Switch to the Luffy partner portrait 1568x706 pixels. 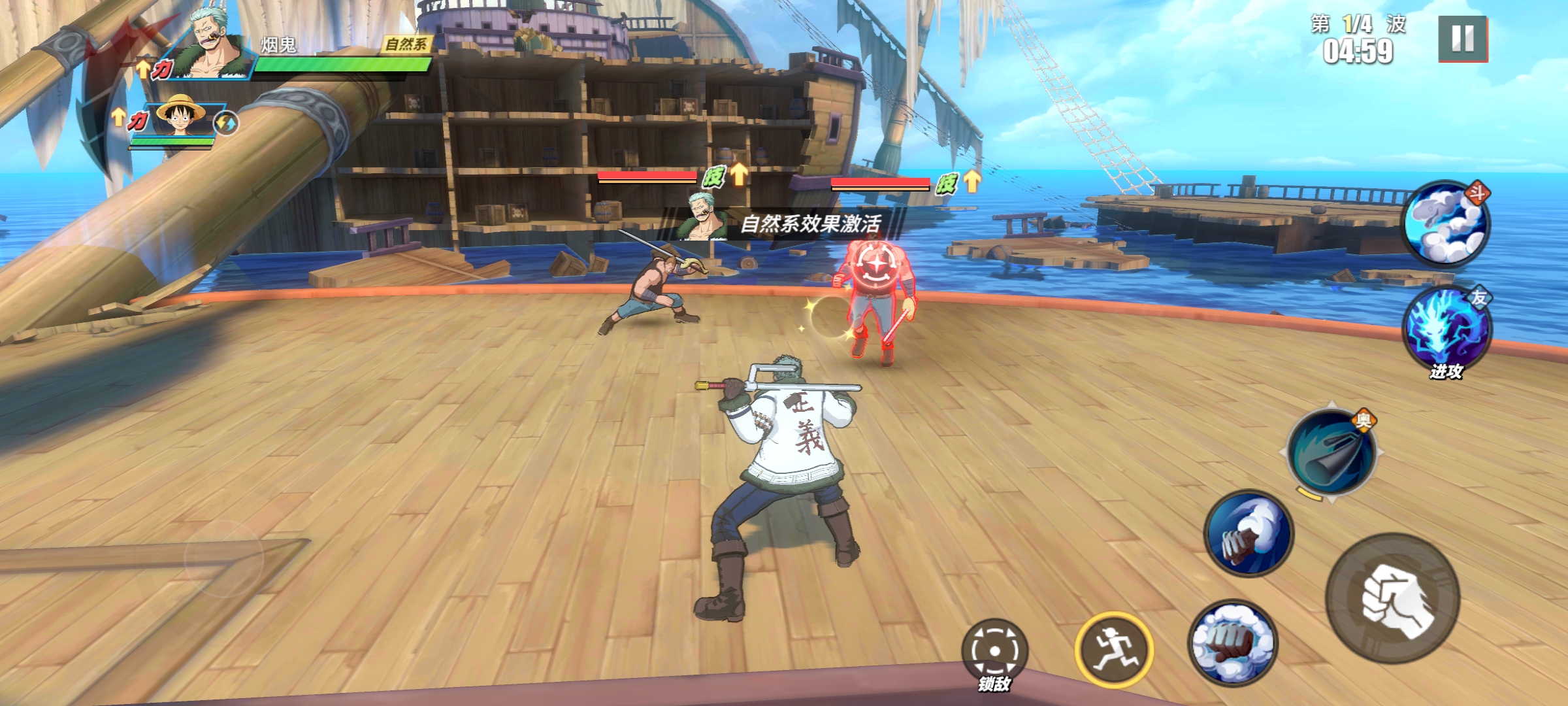click(x=179, y=118)
